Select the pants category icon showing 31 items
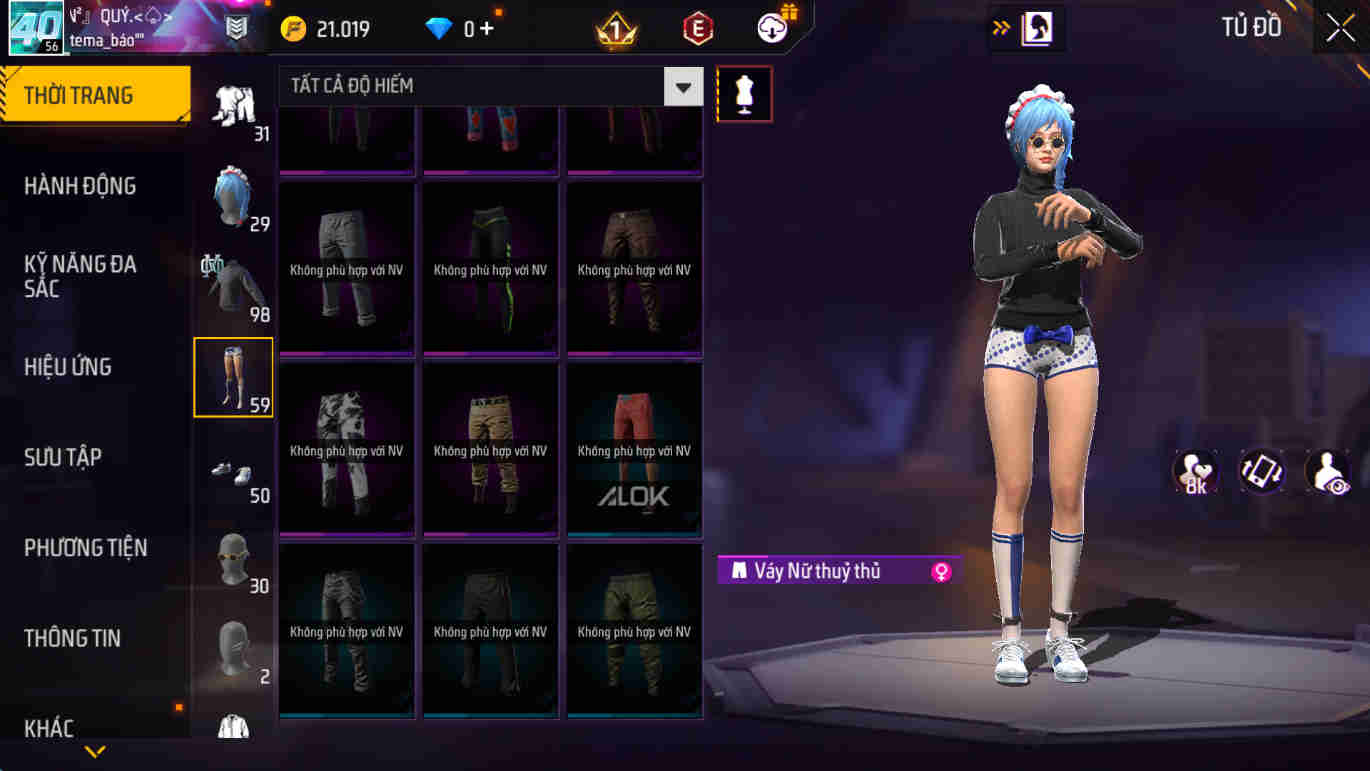Viewport: 1370px width, 771px height. (233, 103)
